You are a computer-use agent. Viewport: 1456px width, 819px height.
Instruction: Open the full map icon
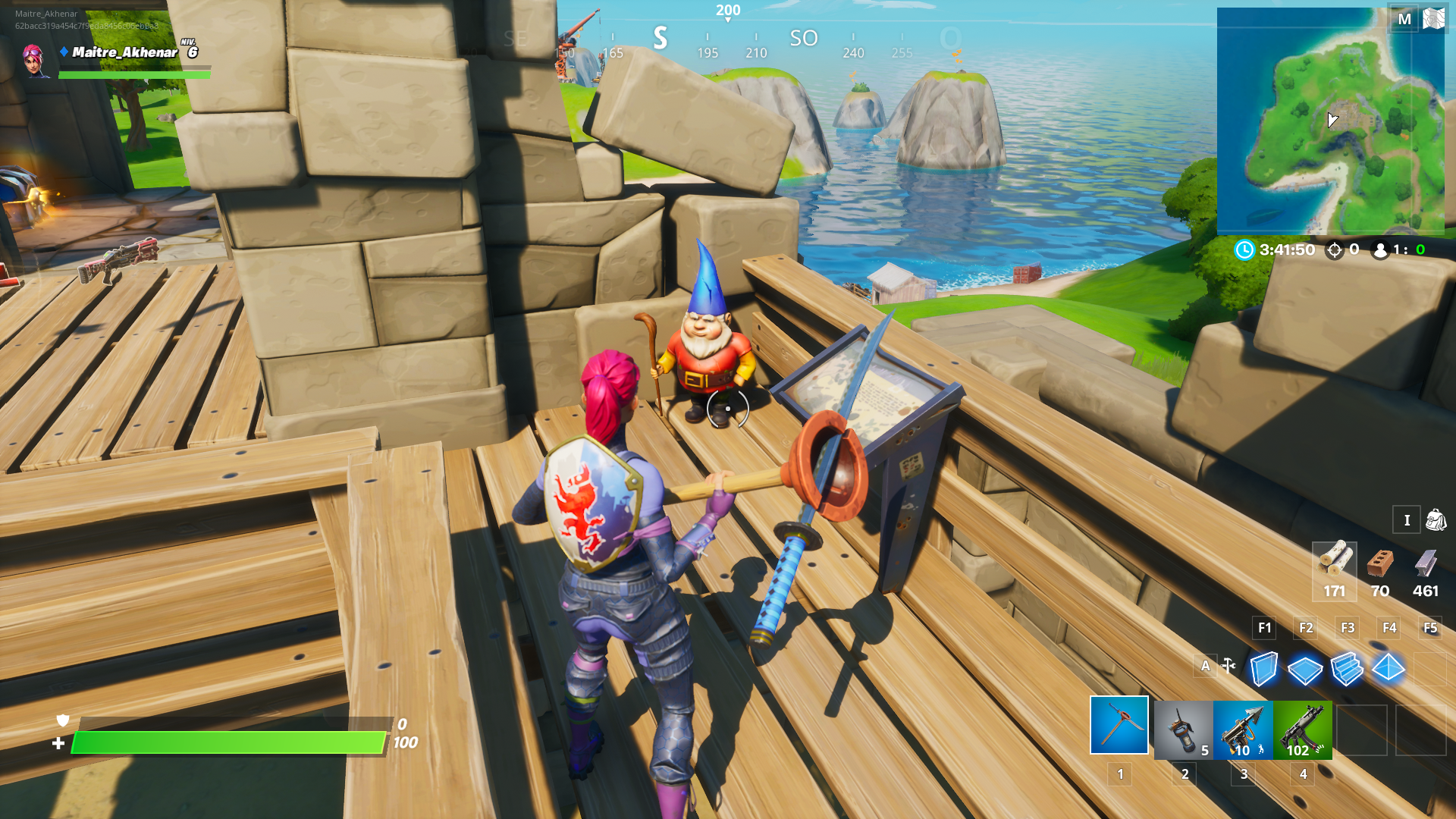1434,18
